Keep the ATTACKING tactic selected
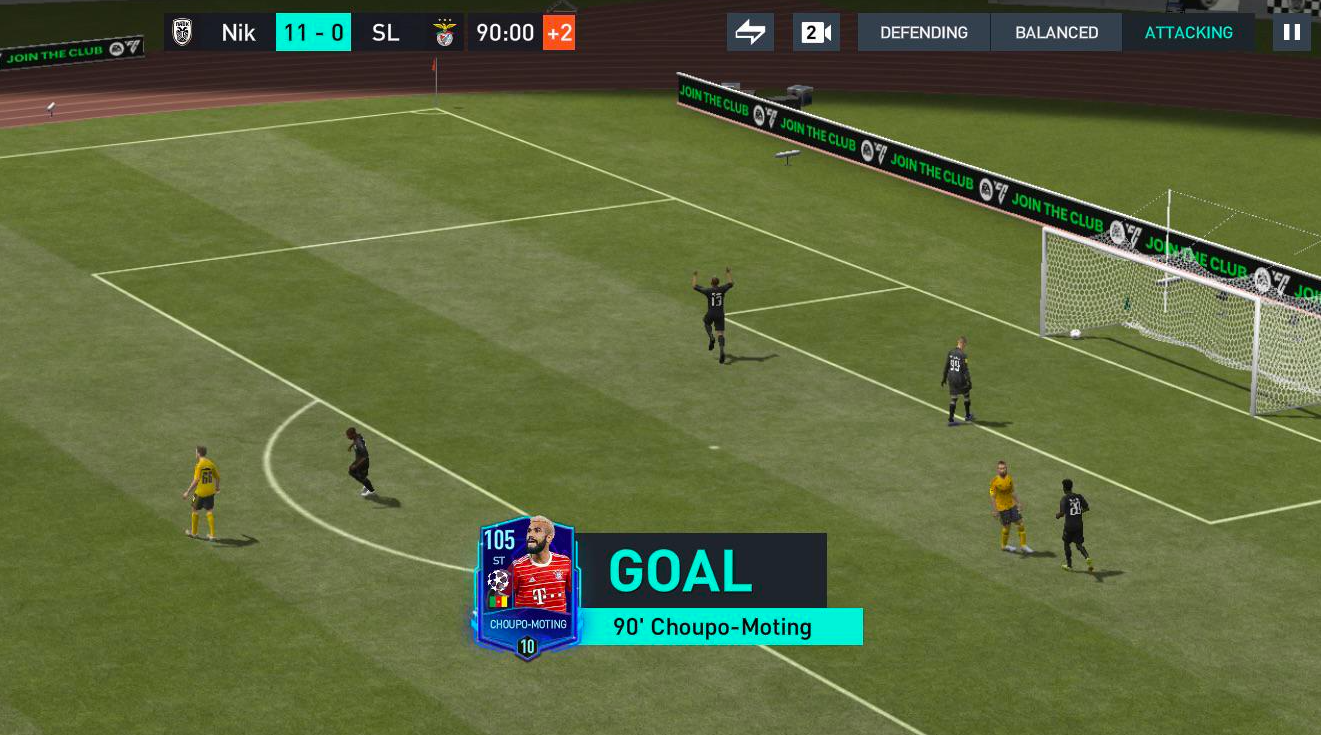The height and width of the screenshot is (735, 1321). pos(1189,32)
